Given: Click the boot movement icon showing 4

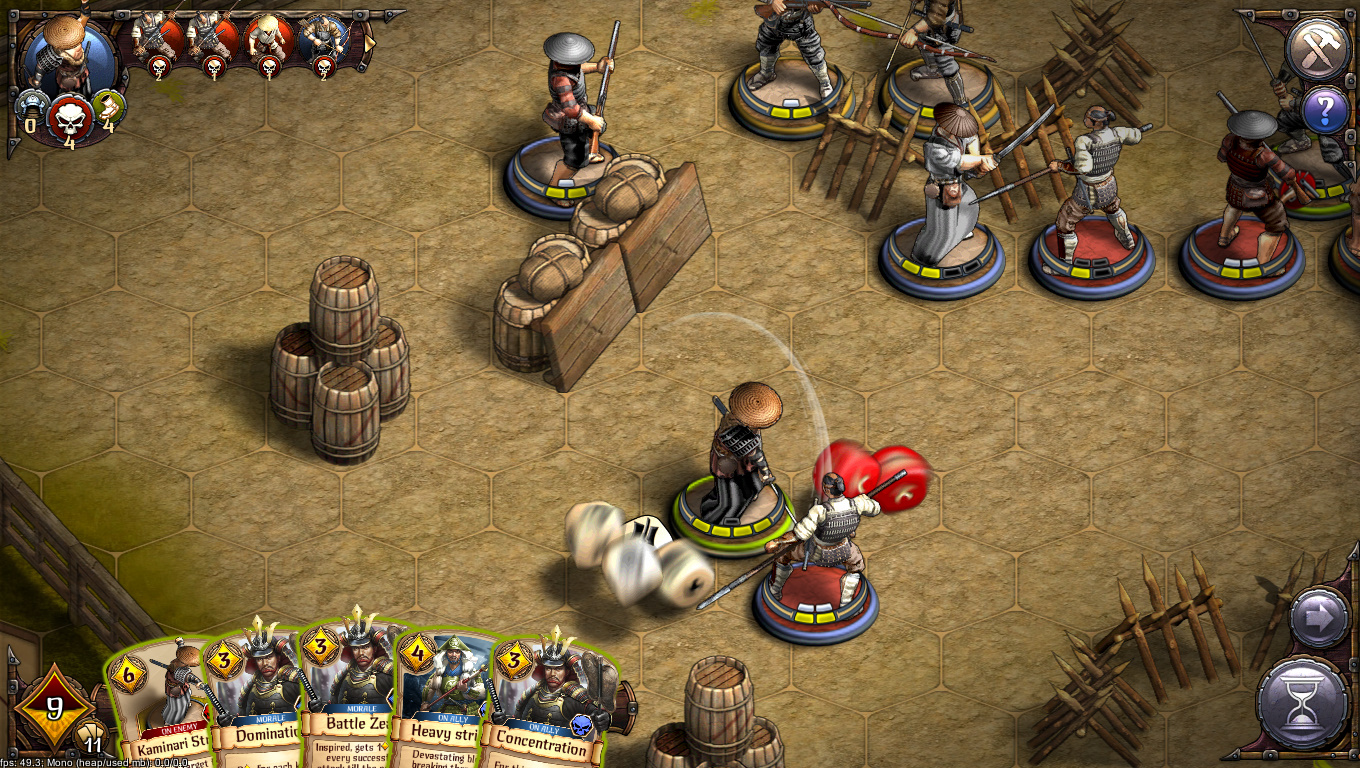Looking at the screenshot, I should tap(110, 105).
